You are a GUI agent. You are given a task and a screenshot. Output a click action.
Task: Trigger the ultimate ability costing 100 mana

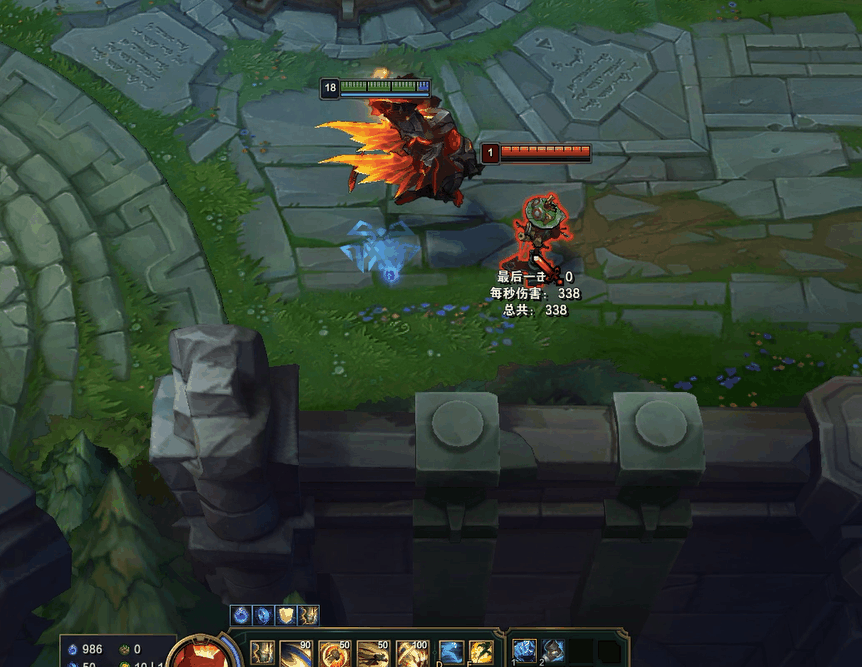(x=411, y=653)
